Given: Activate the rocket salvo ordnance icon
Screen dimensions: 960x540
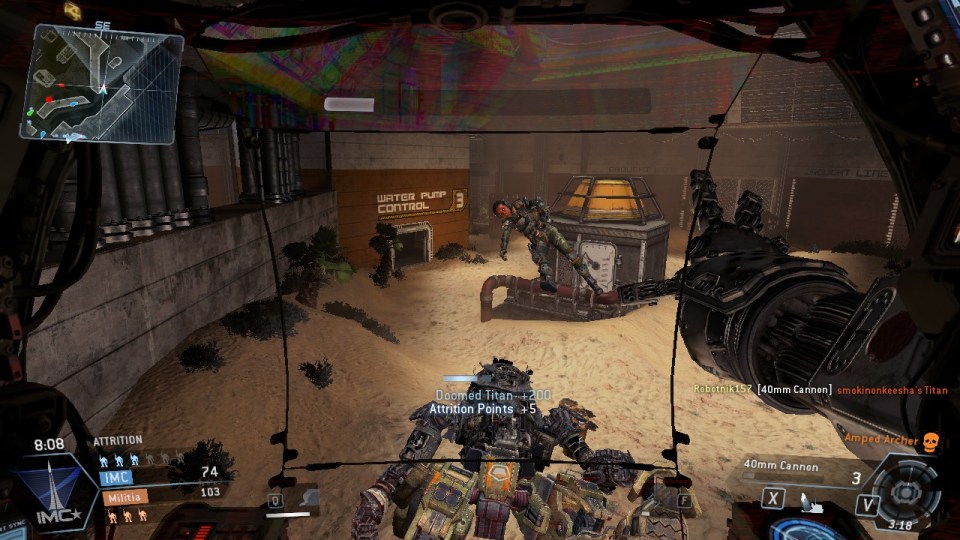Looking at the screenshot, I should [812, 505].
